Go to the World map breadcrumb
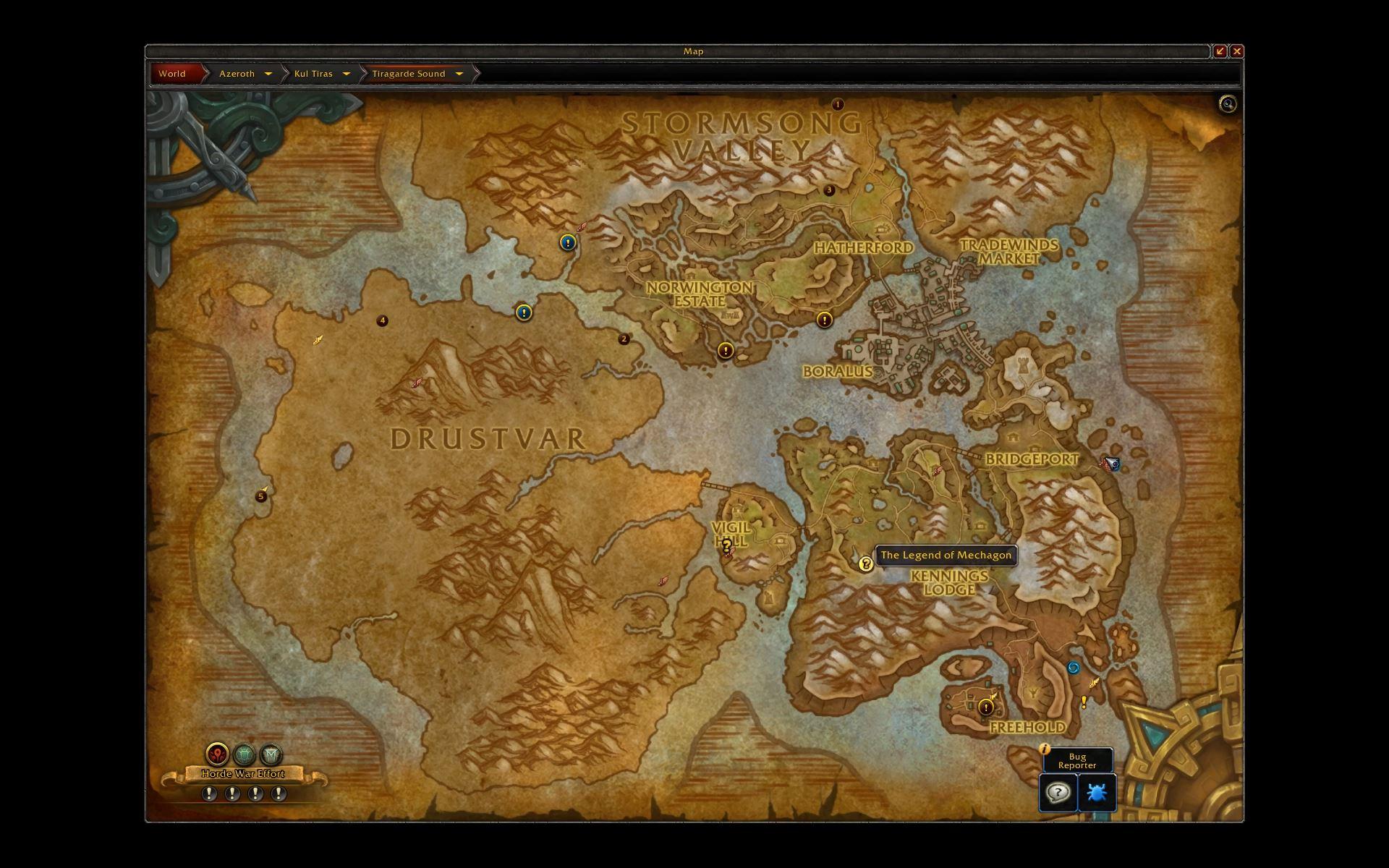The image size is (1389, 868). 172,74
